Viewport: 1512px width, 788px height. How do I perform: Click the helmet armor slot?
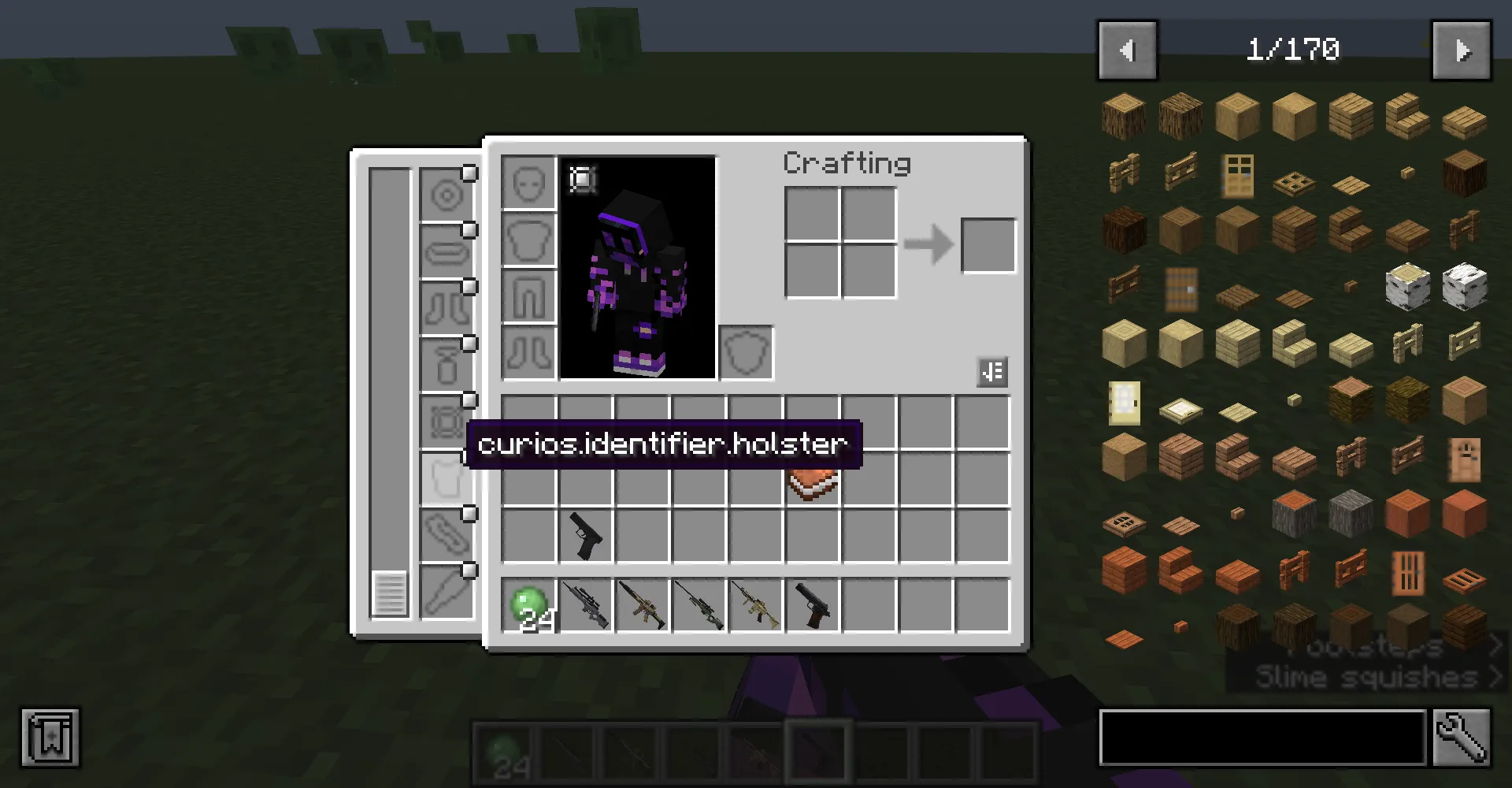(529, 184)
